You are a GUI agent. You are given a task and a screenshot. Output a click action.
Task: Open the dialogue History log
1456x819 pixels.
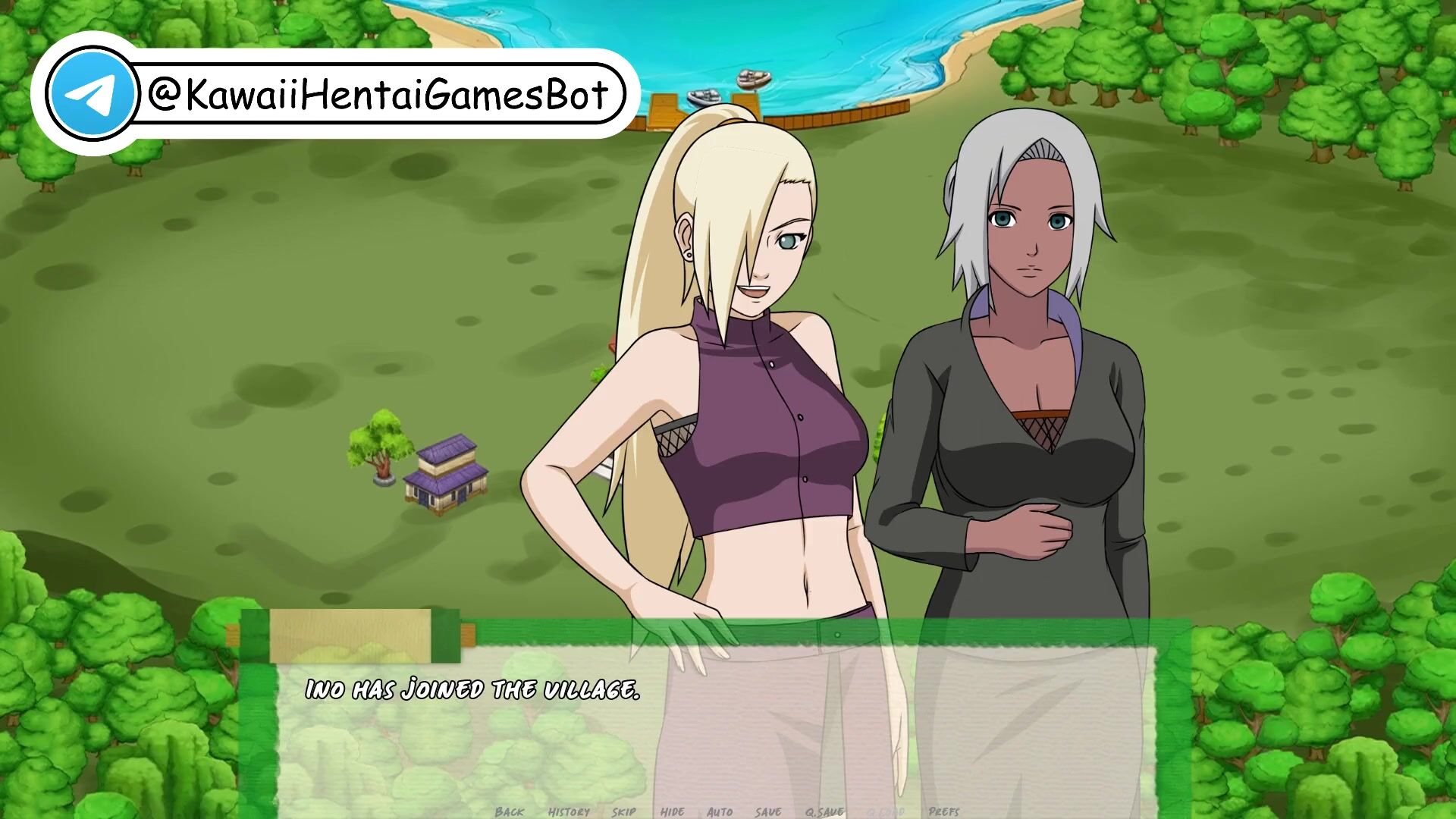(x=569, y=811)
